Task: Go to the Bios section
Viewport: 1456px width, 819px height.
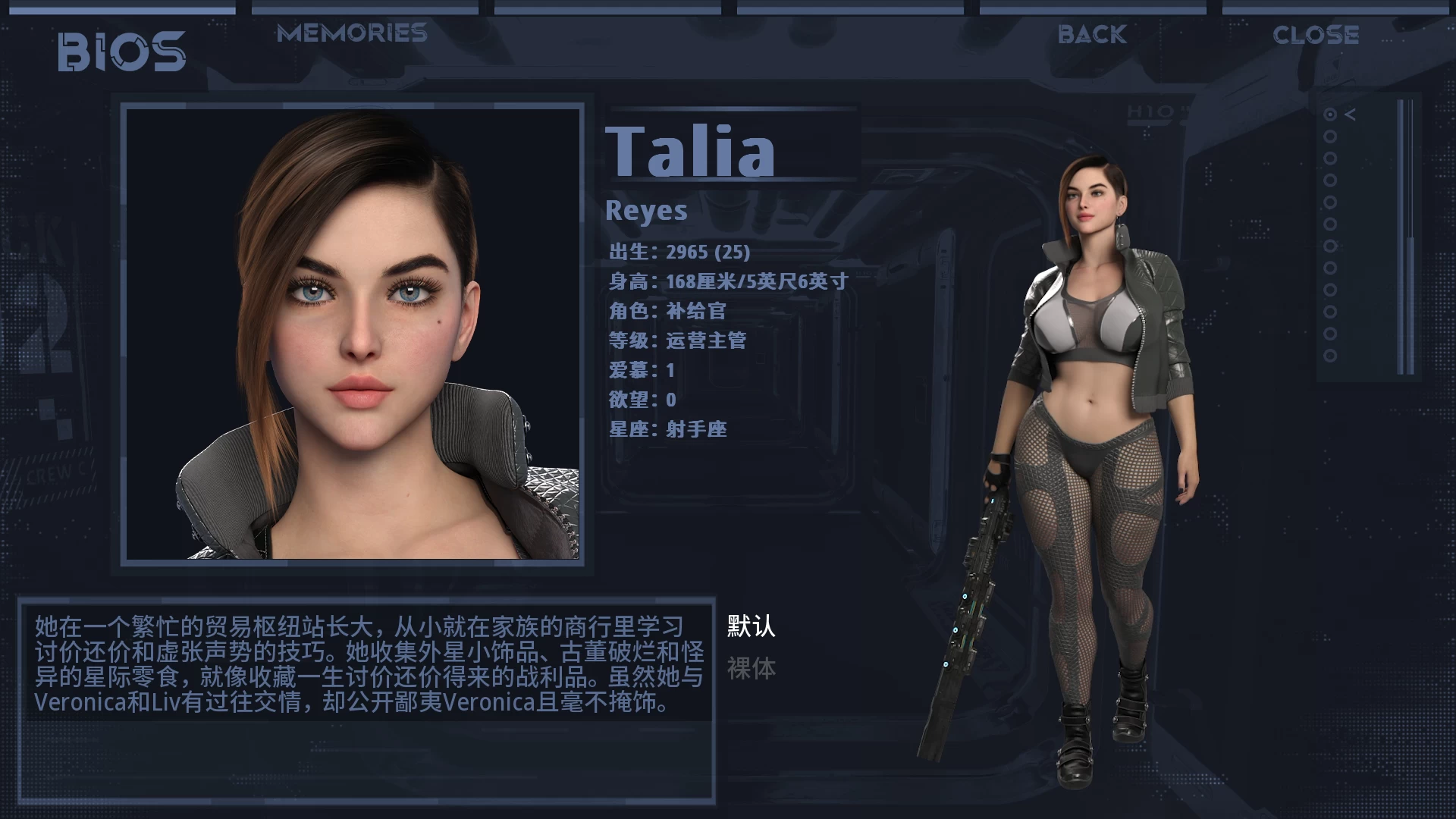Action: 122,52
